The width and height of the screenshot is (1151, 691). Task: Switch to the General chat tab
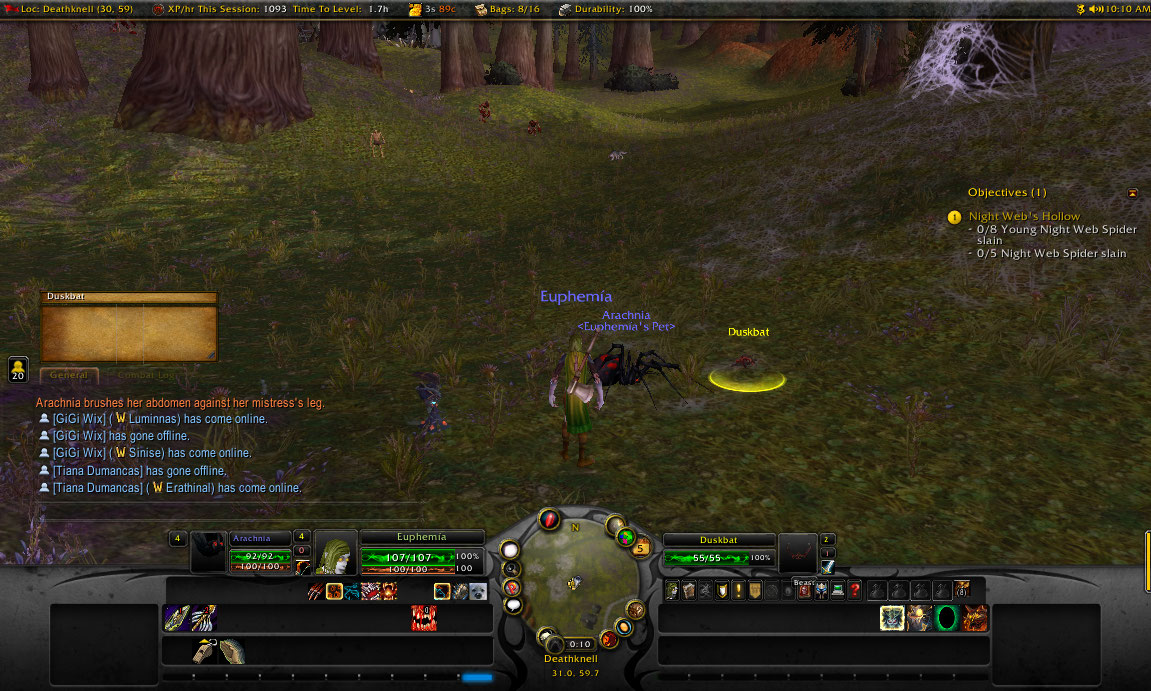click(x=68, y=375)
